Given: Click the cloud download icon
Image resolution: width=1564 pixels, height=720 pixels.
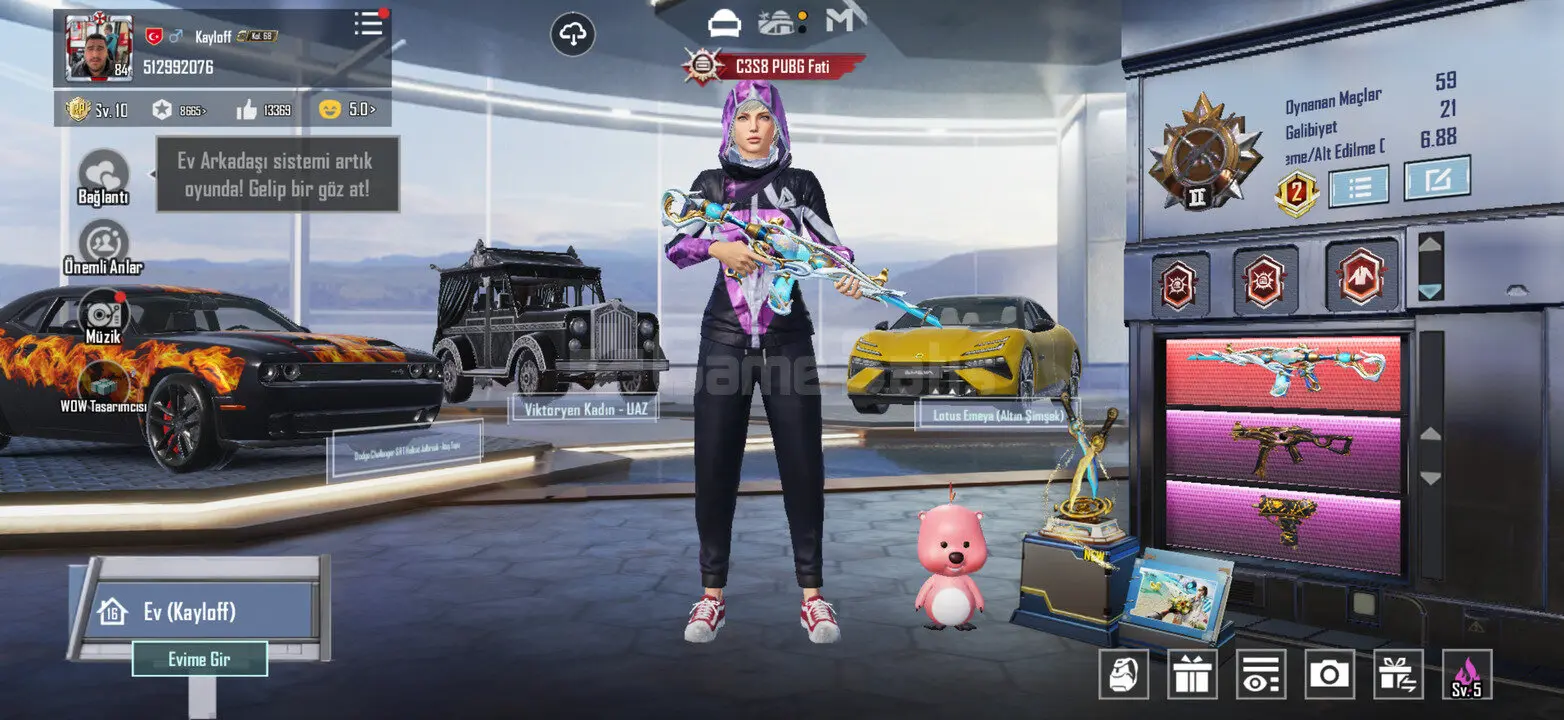Looking at the screenshot, I should [x=573, y=36].
